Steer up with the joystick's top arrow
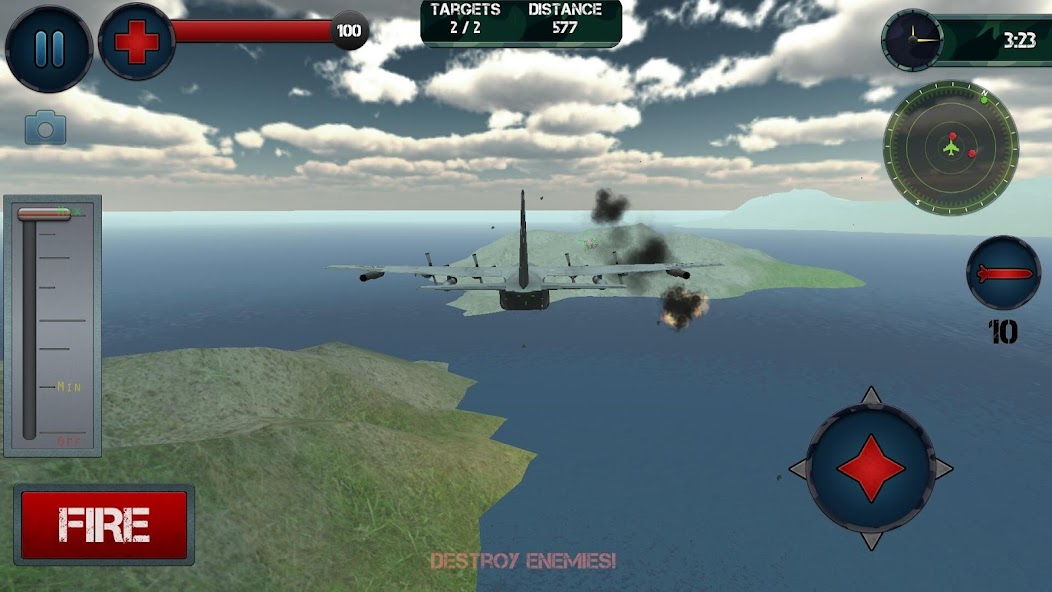 pos(871,396)
